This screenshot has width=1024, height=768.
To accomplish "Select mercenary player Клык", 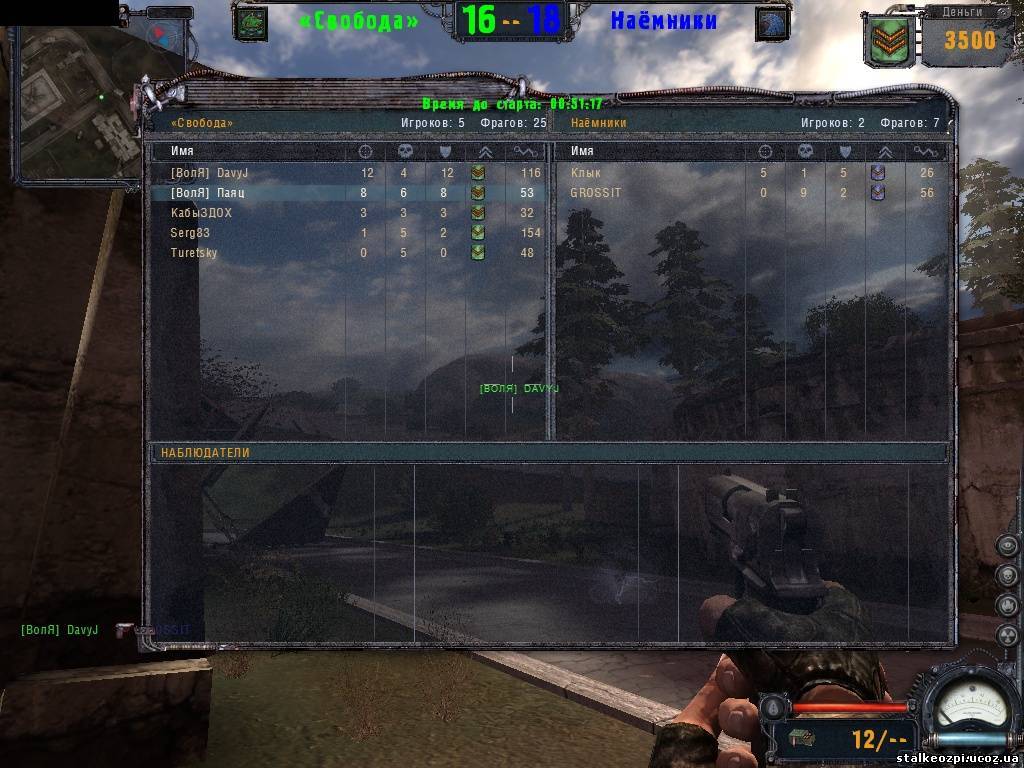I will (586, 173).
